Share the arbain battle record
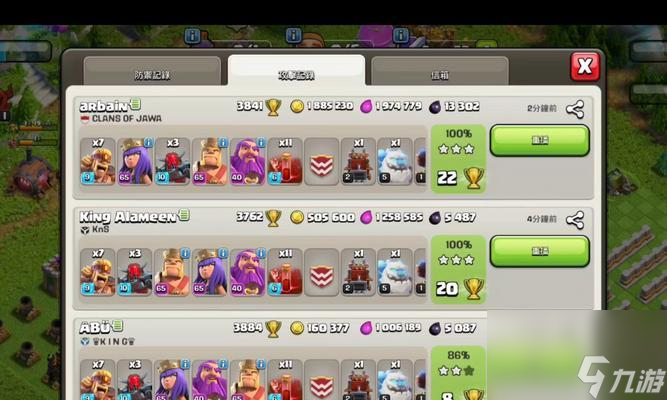This screenshot has width=667, height=400. (575, 108)
